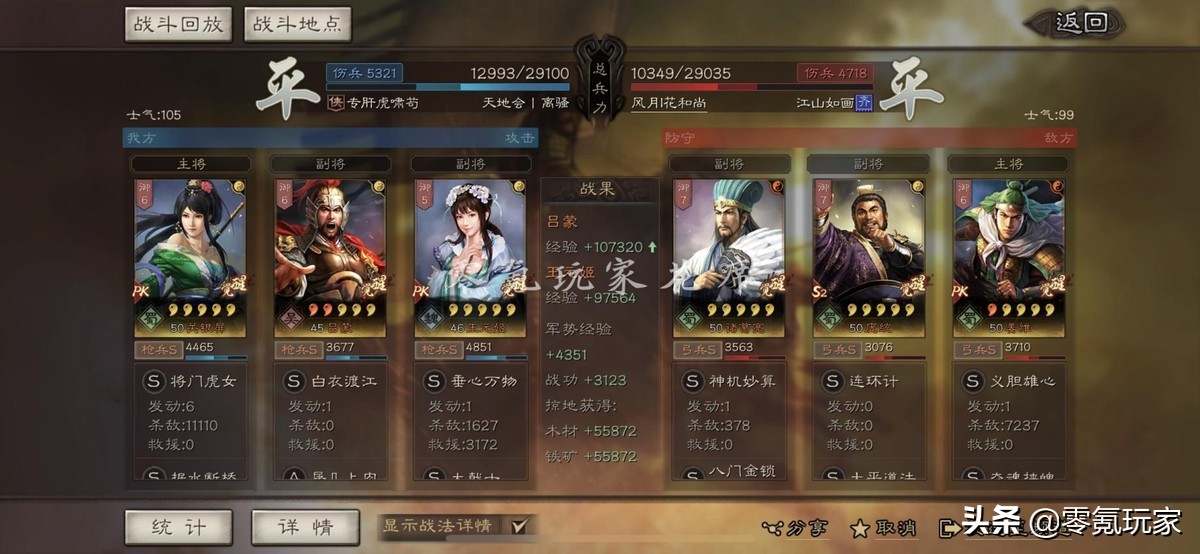1200x554 pixels.
Task: Show the 详情 details panel
Action: [x=305, y=527]
